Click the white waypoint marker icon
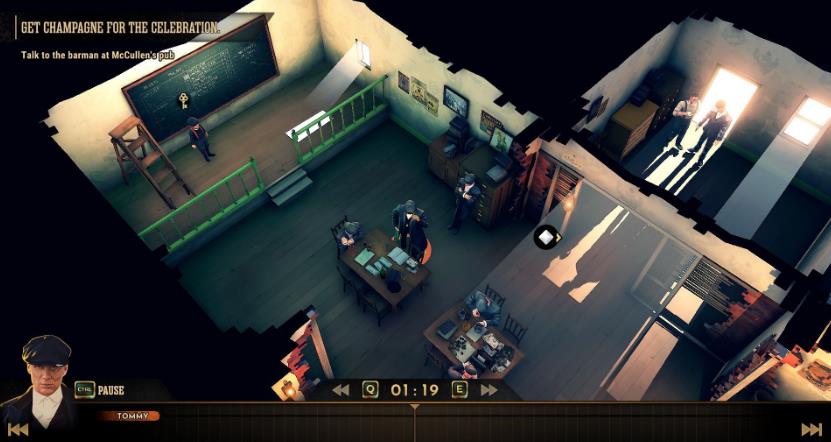831x442 pixels. coord(546,237)
